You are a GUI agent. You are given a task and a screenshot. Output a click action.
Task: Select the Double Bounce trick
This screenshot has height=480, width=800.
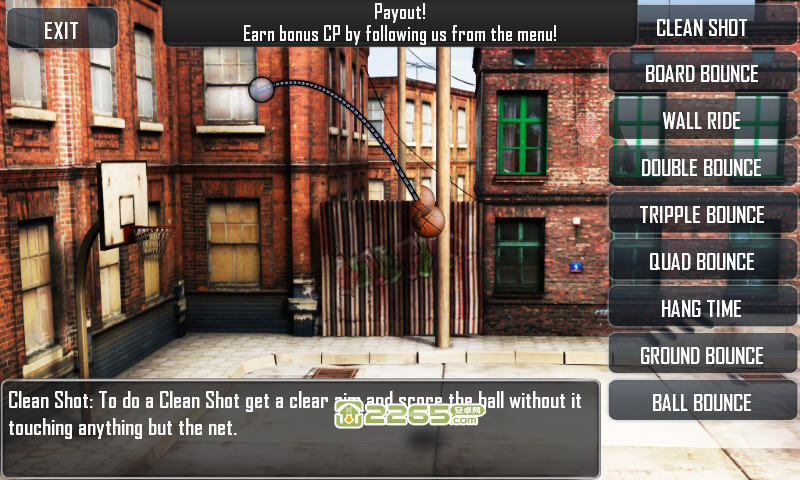pyautogui.click(x=702, y=168)
